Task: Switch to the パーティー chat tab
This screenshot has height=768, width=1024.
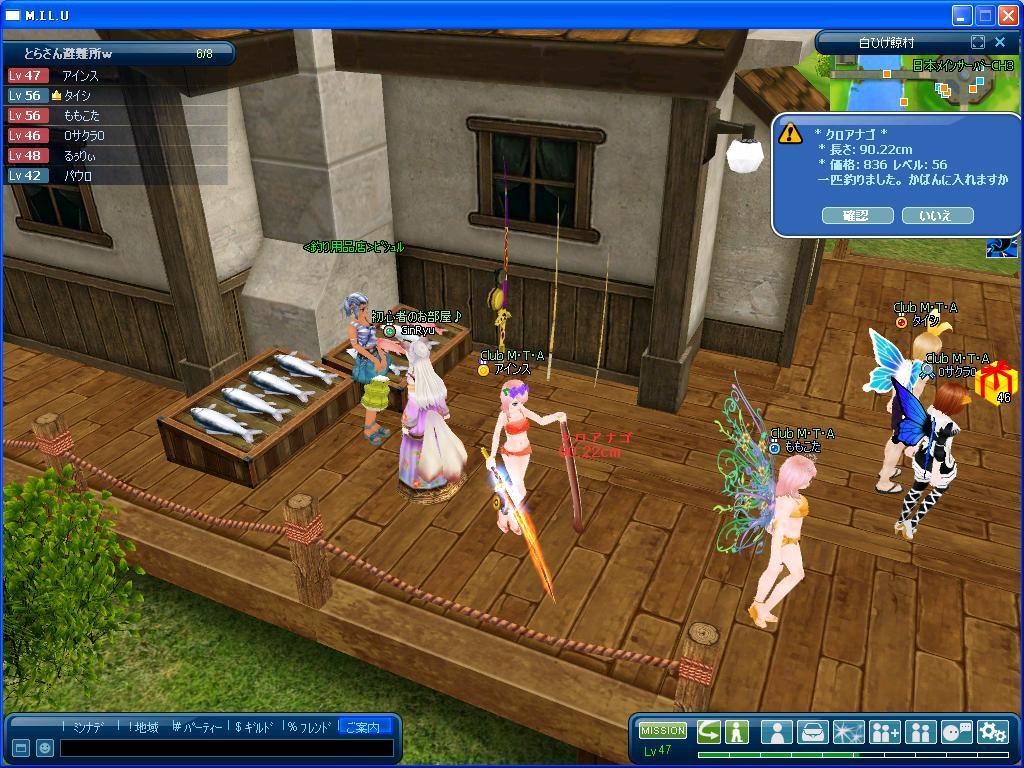Action: [197, 727]
